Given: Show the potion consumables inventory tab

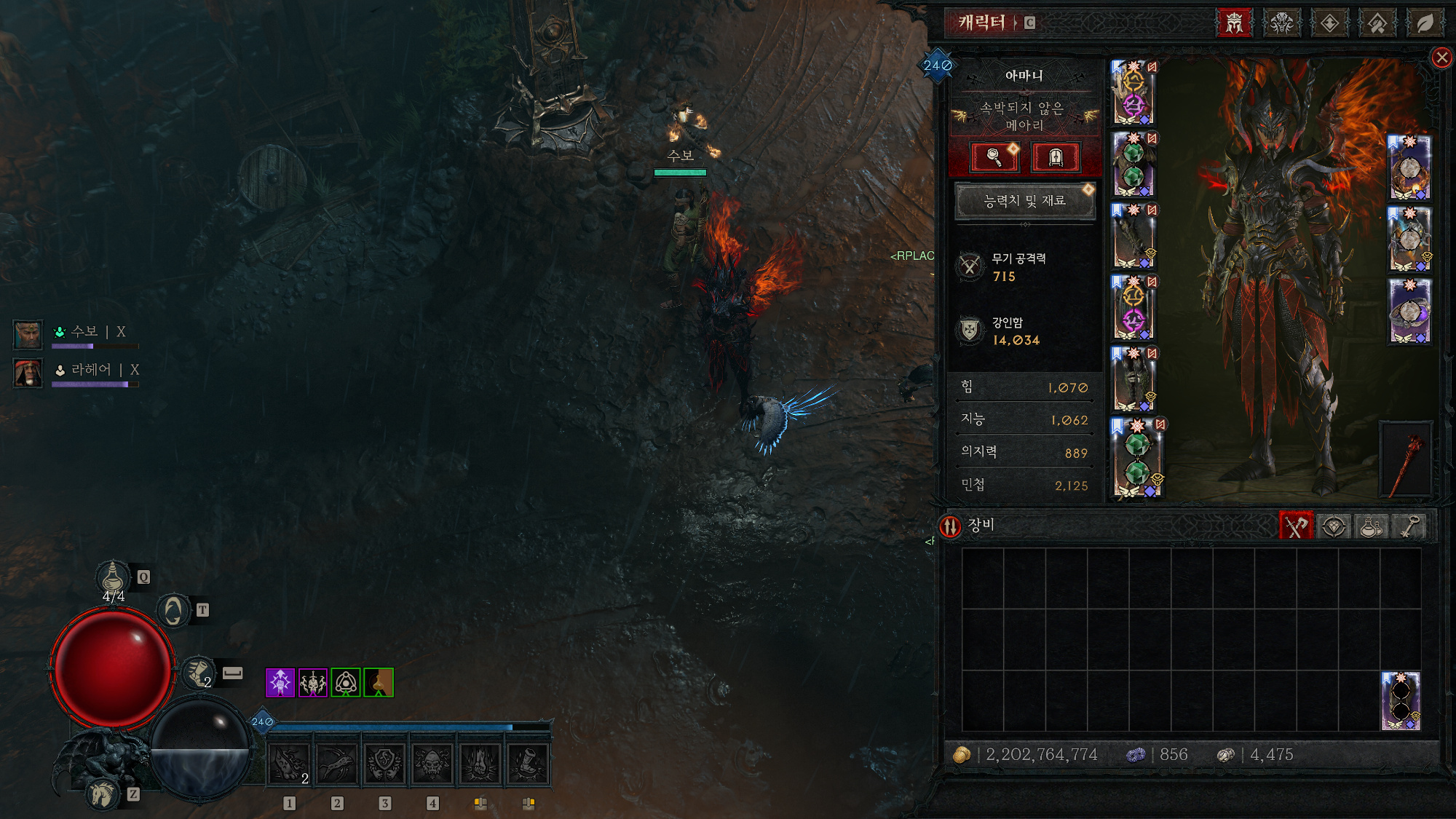Looking at the screenshot, I should pos(1372,526).
